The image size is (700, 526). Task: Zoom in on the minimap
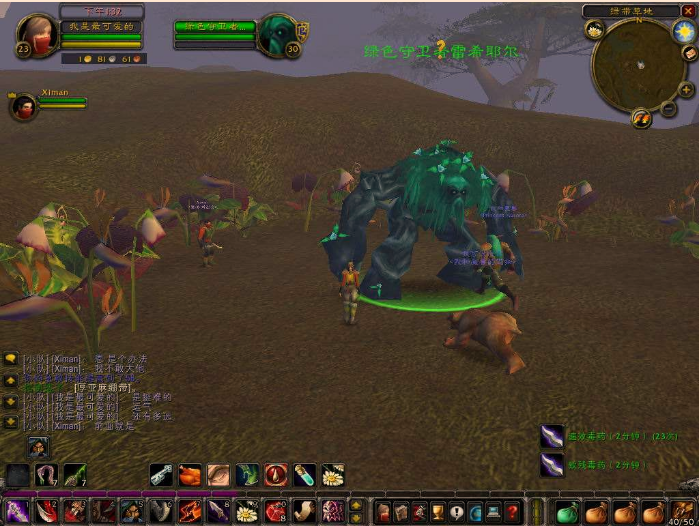686,90
